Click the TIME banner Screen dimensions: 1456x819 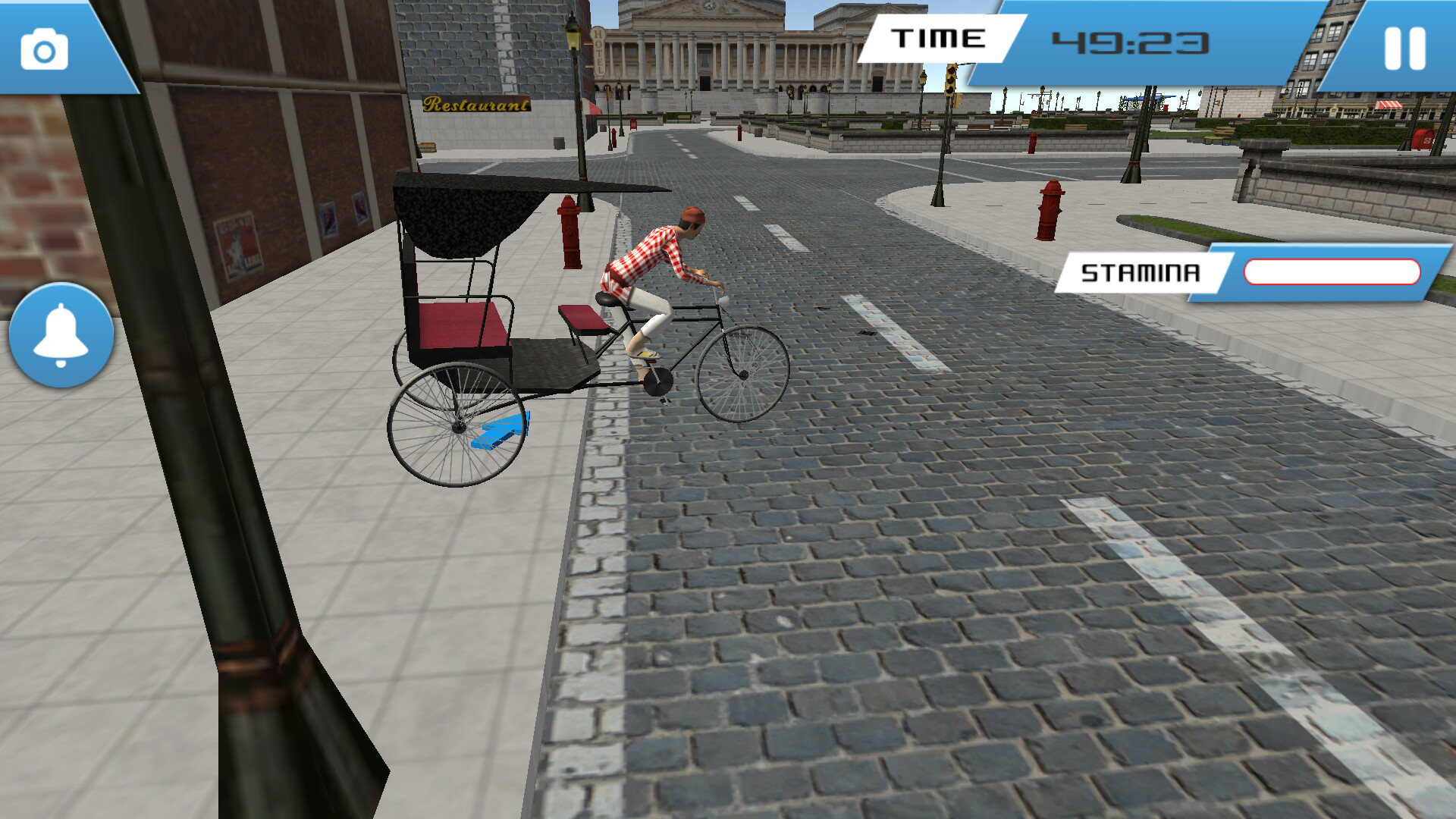click(940, 38)
